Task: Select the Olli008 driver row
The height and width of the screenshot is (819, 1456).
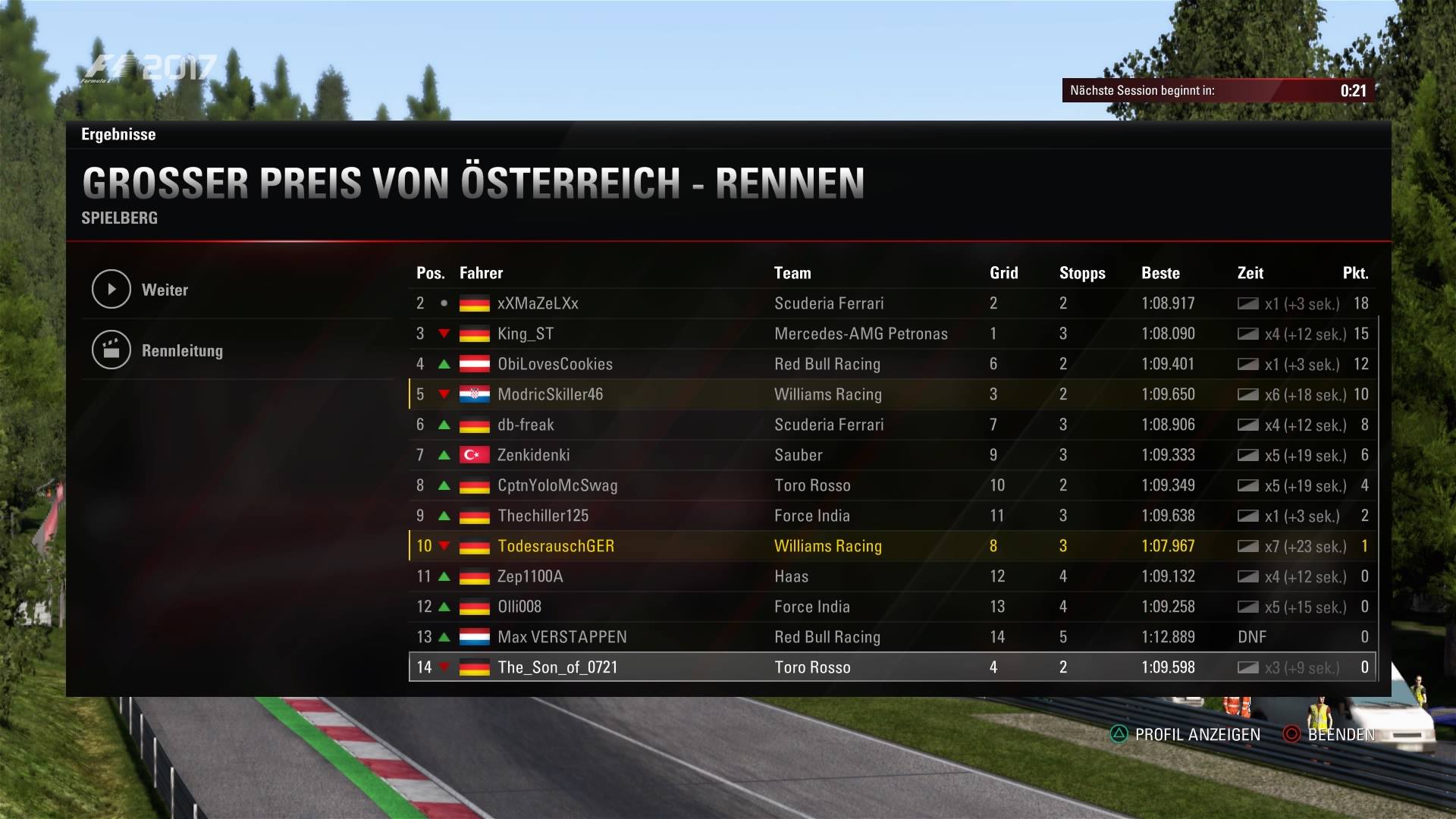Action: tap(519, 607)
